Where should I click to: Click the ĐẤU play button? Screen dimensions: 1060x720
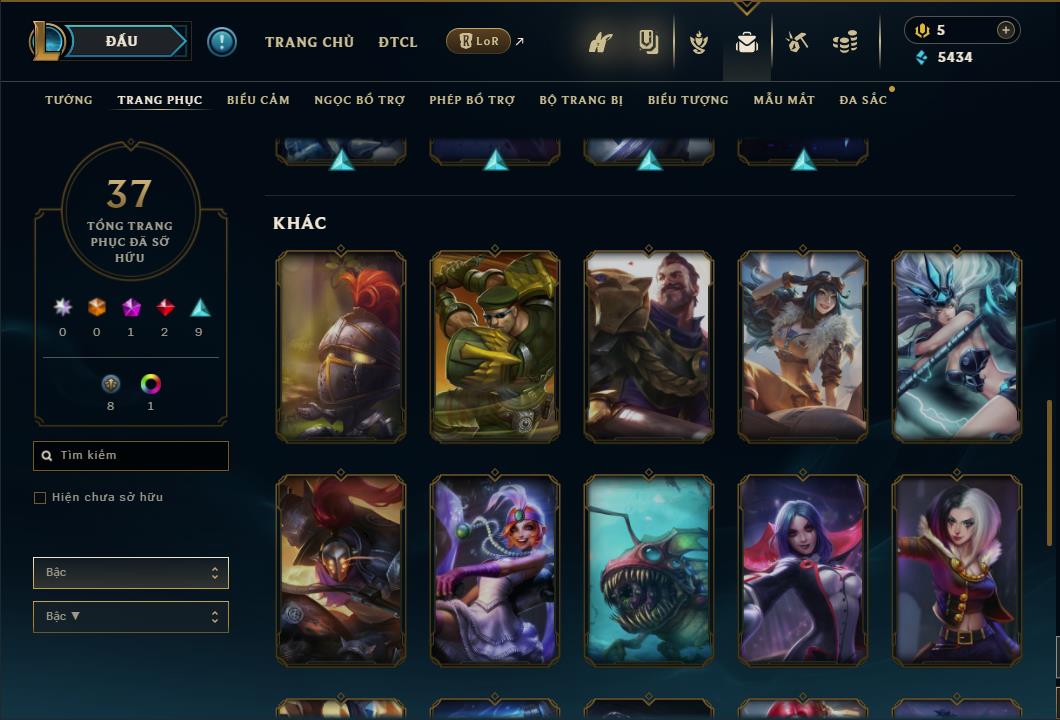point(122,41)
